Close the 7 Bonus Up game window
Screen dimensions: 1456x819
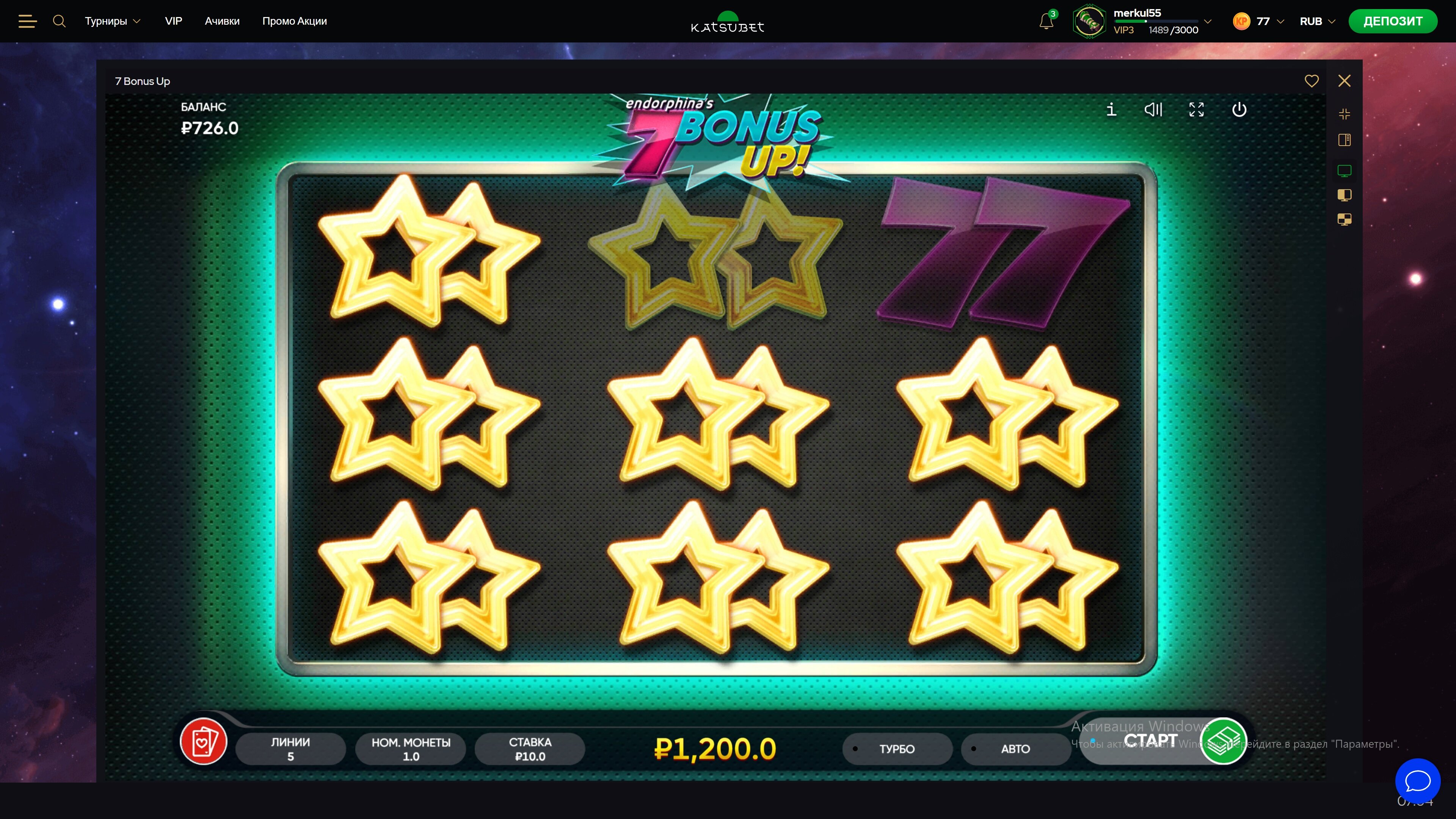click(1344, 81)
